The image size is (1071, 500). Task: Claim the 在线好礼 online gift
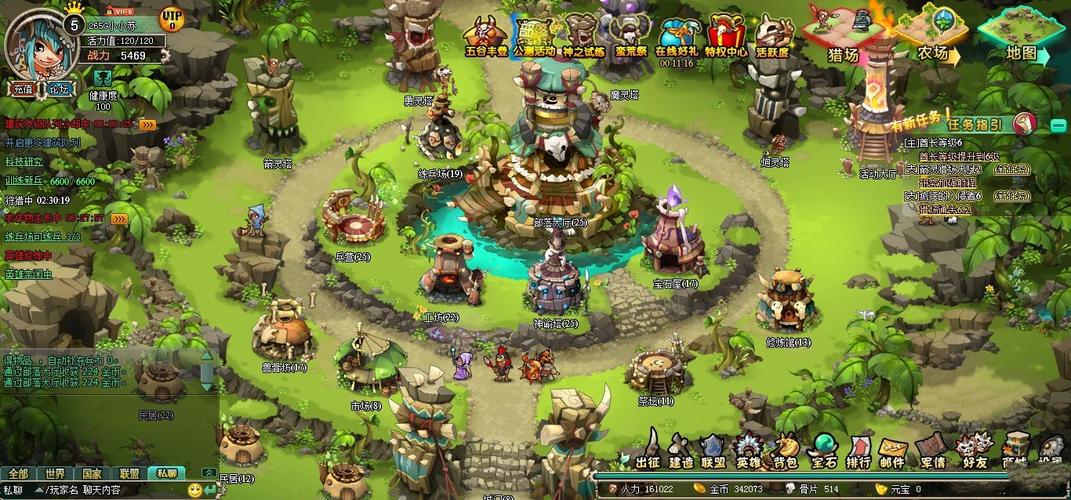[x=675, y=37]
